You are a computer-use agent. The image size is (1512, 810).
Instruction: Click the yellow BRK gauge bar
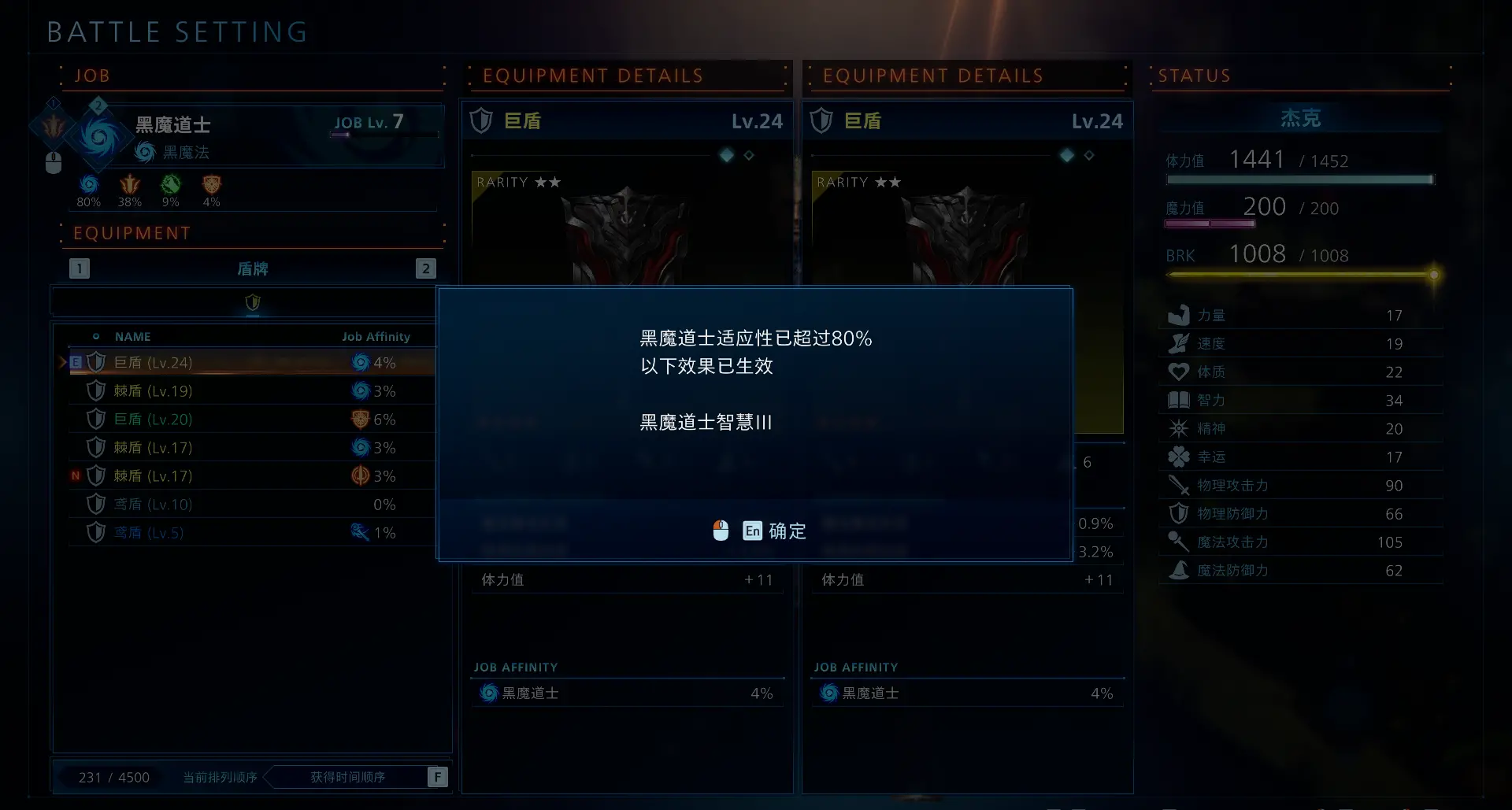1299,276
